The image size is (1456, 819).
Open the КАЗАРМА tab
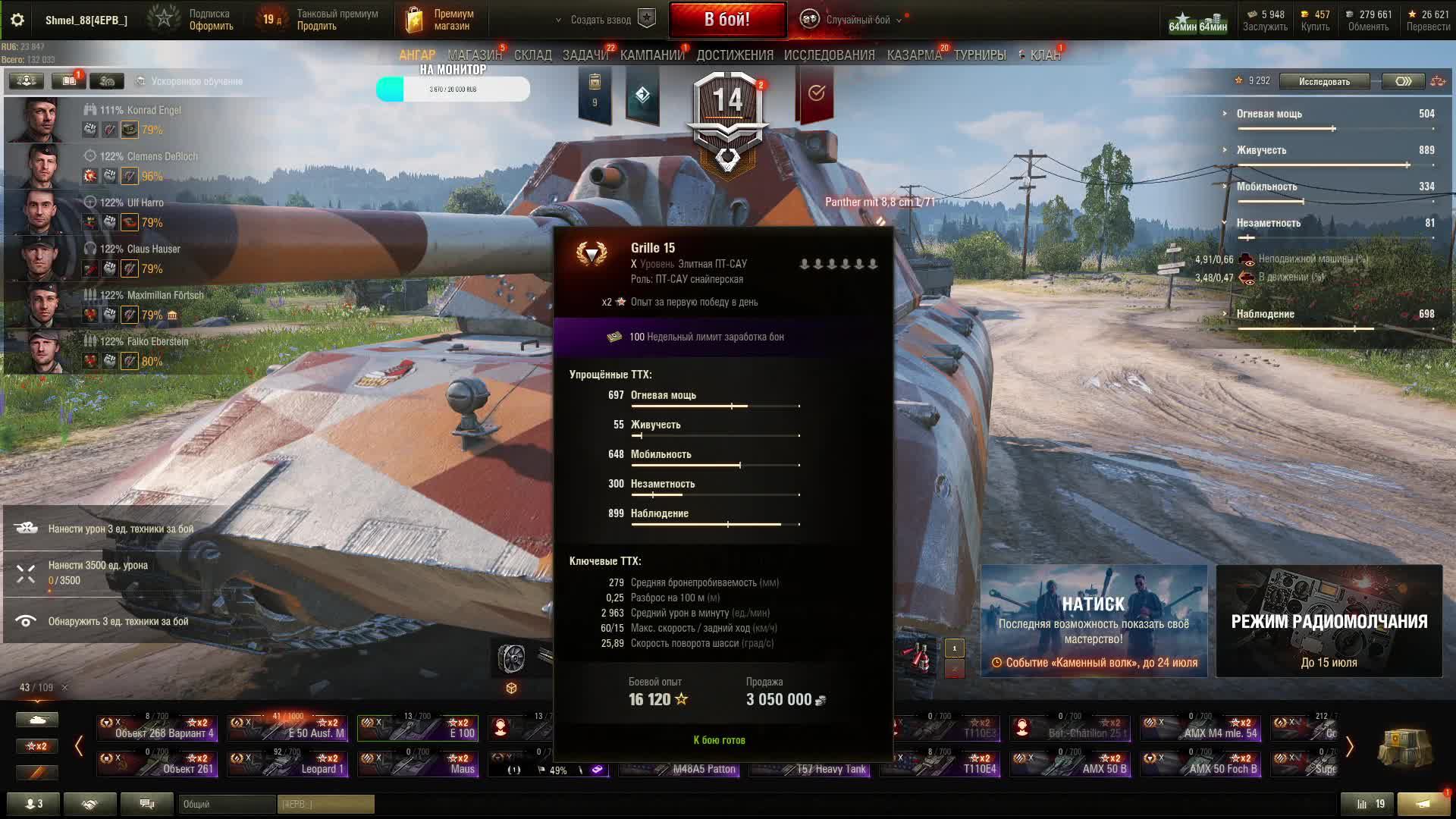coord(915,55)
